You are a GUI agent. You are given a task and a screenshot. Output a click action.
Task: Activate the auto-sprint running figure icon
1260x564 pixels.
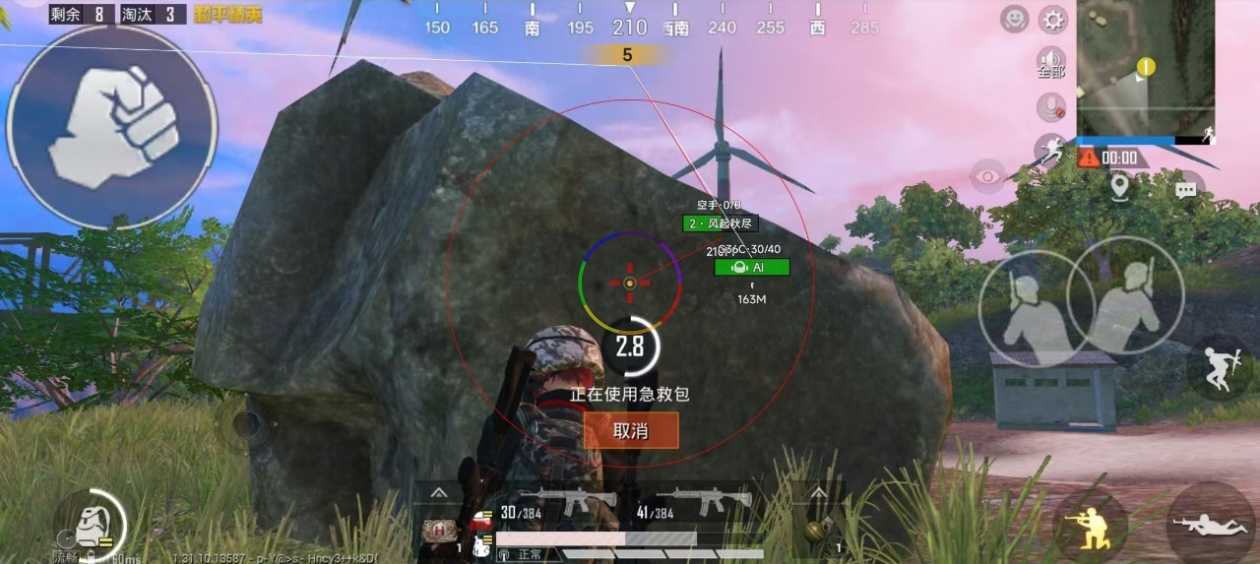pyautogui.click(x=1050, y=152)
